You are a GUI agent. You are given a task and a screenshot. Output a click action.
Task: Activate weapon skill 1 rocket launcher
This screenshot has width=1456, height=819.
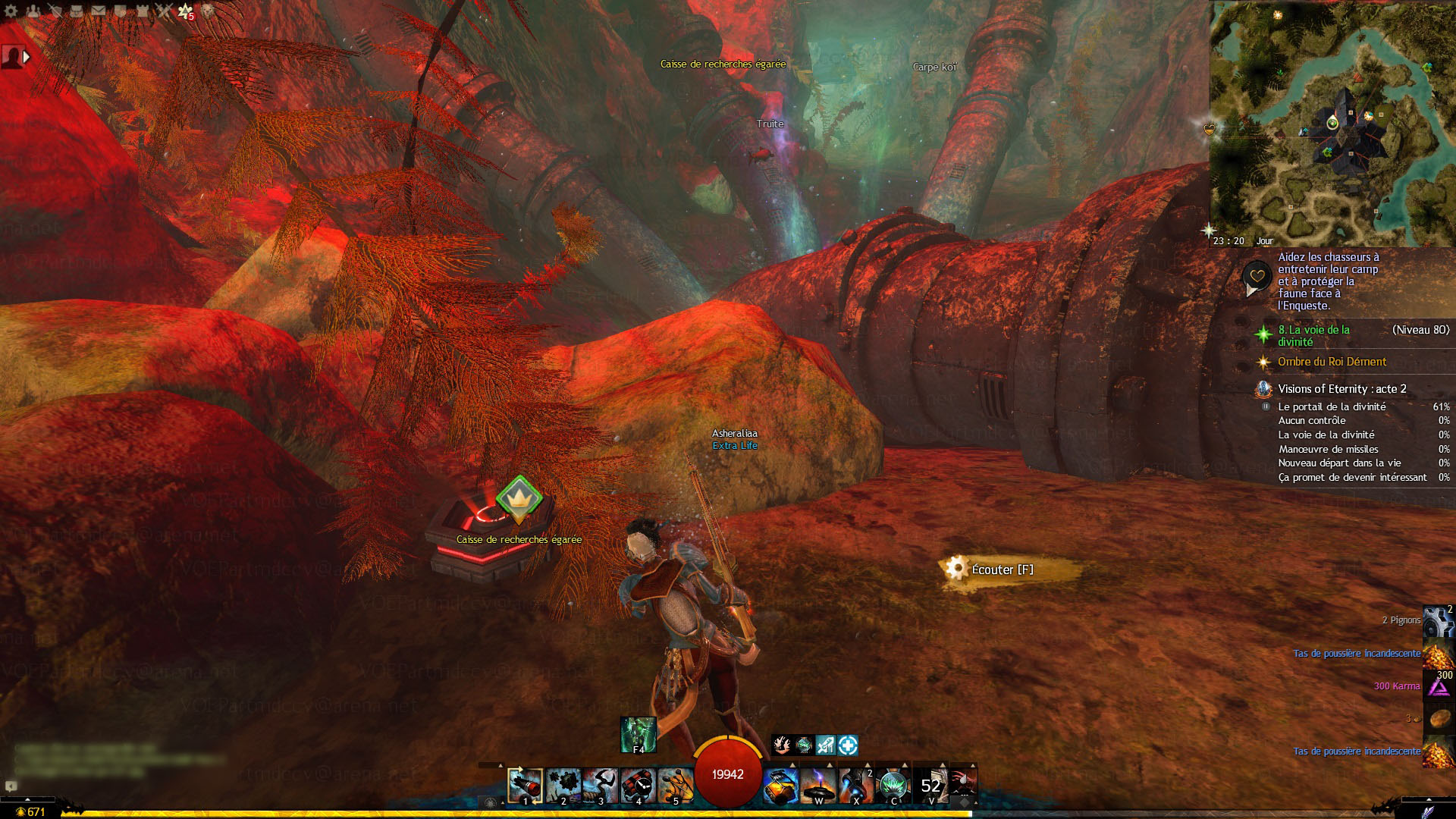click(525, 786)
